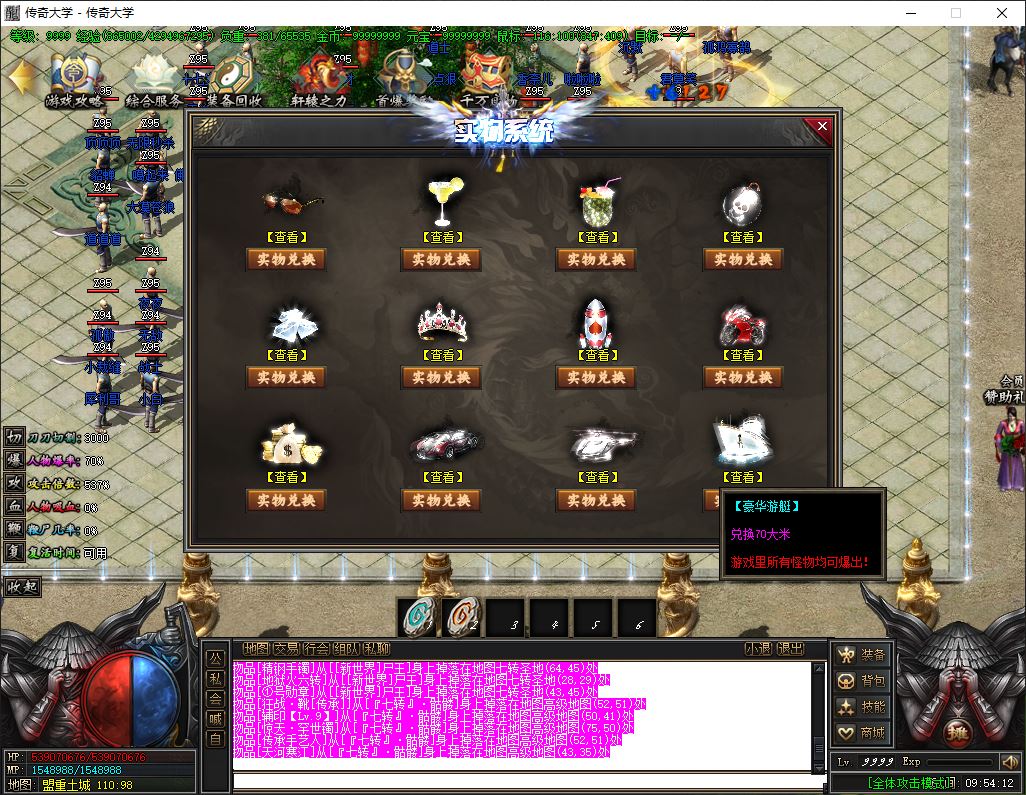The width and height of the screenshot is (1026, 795).
Task: Collapse the side panel with 收起
Action: pos(23,586)
